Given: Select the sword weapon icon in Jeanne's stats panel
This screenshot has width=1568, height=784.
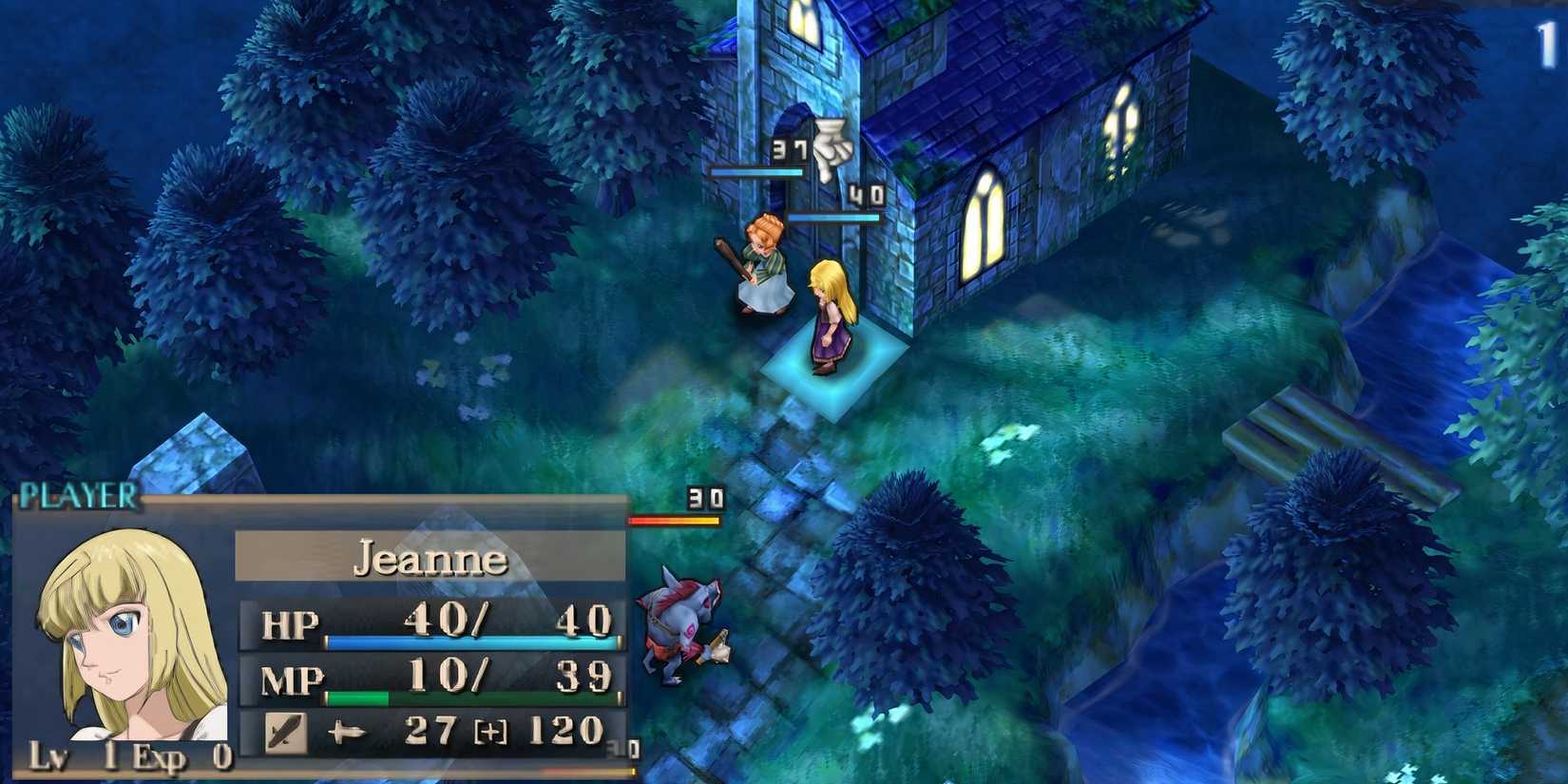Looking at the screenshot, I should [x=288, y=734].
